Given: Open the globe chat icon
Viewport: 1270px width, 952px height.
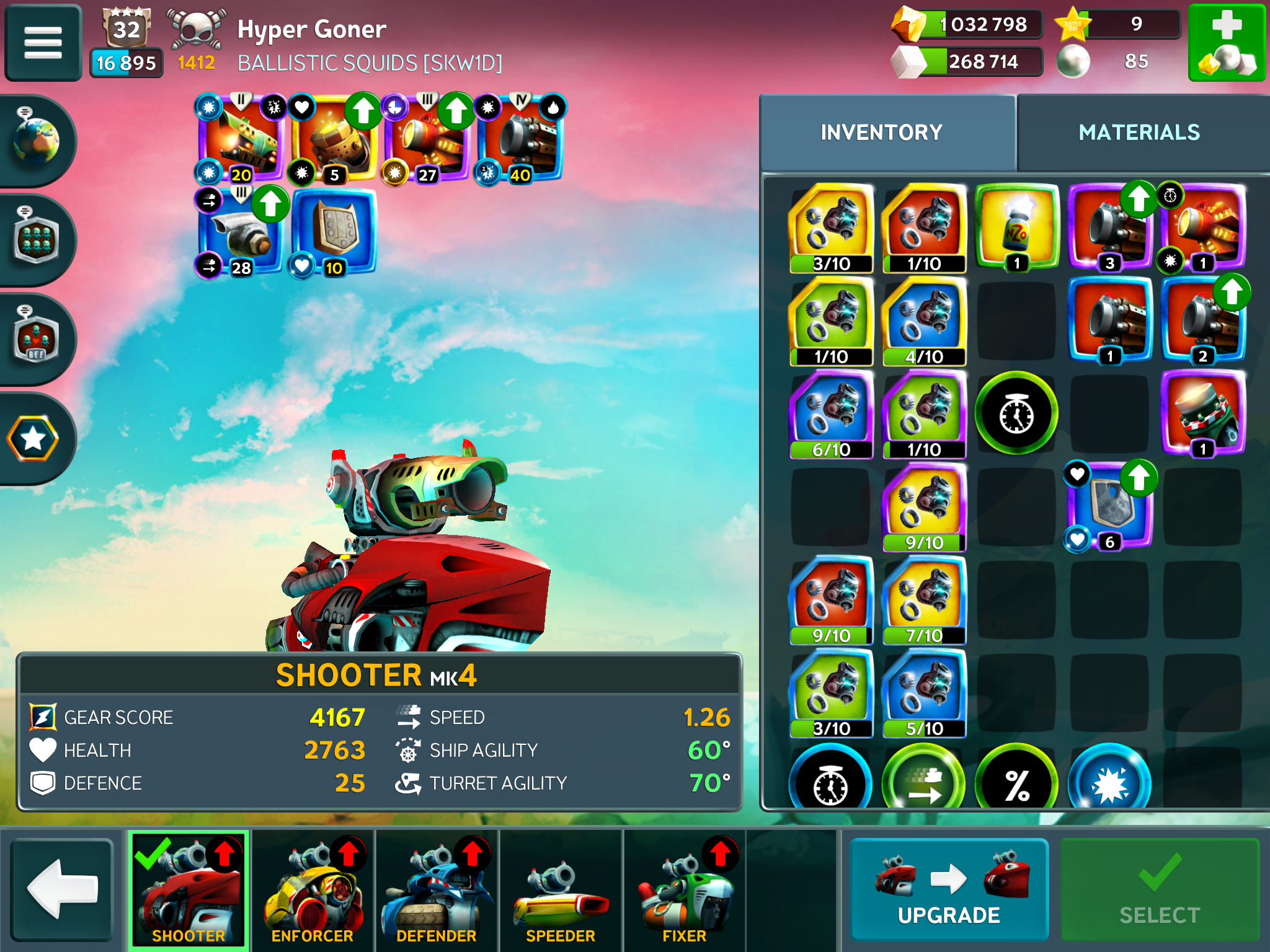Looking at the screenshot, I should (x=36, y=140).
